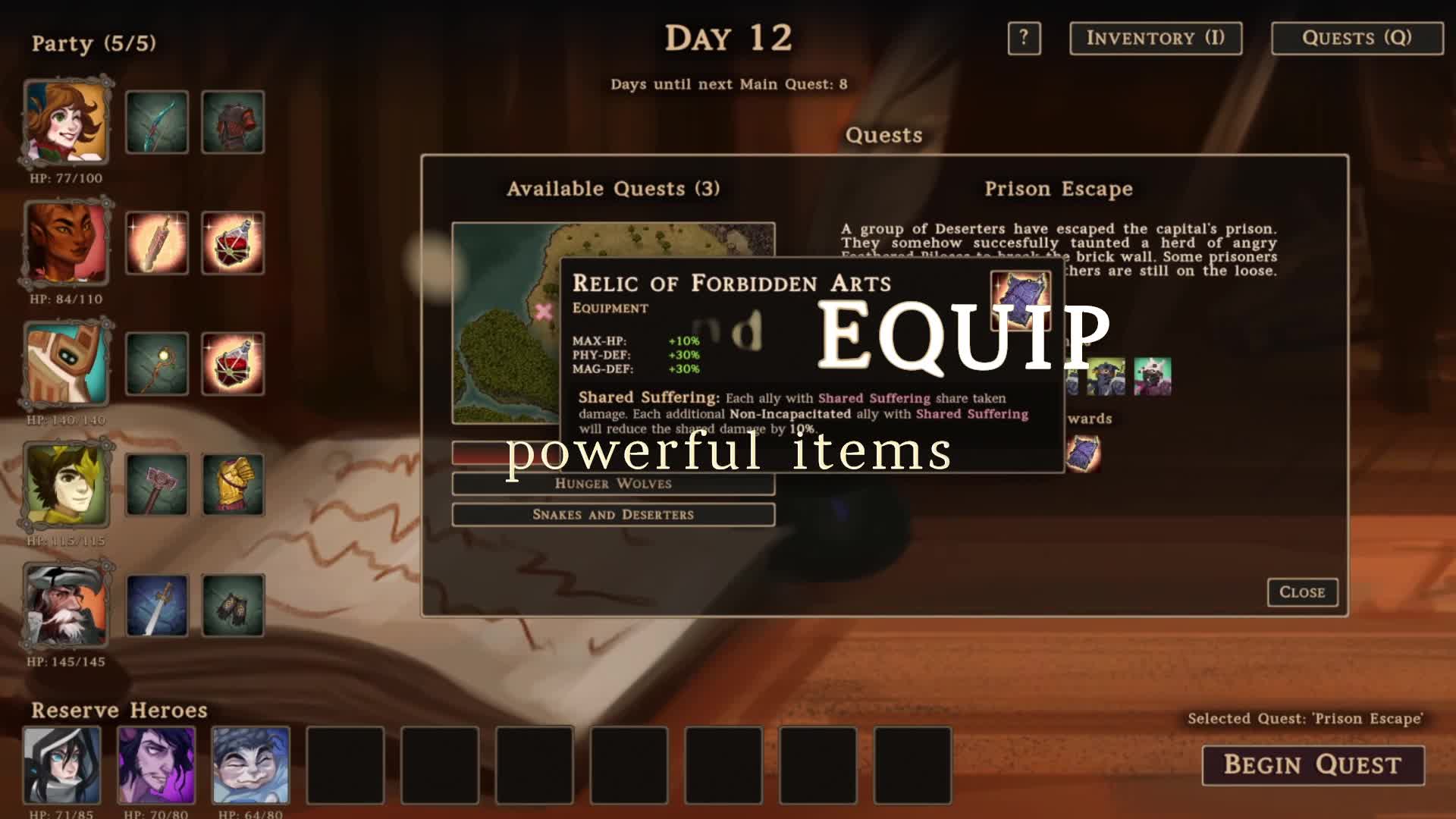Click the sword on blue background slot
Image resolution: width=1456 pixels, height=819 pixels.
[x=157, y=605]
